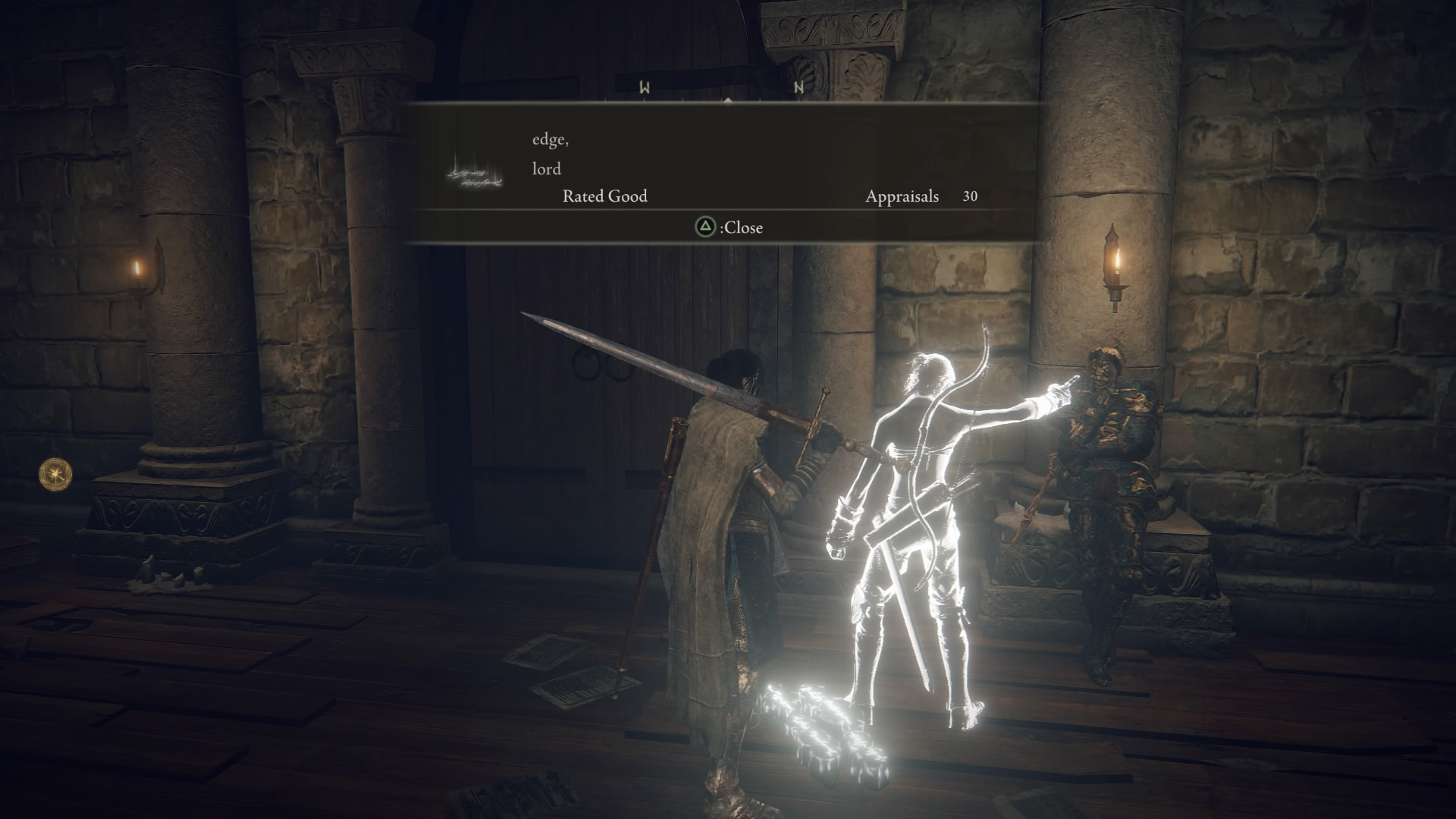Viewport: 1456px width, 819px height.
Task: Click the golden status effect icon
Action: (x=55, y=474)
